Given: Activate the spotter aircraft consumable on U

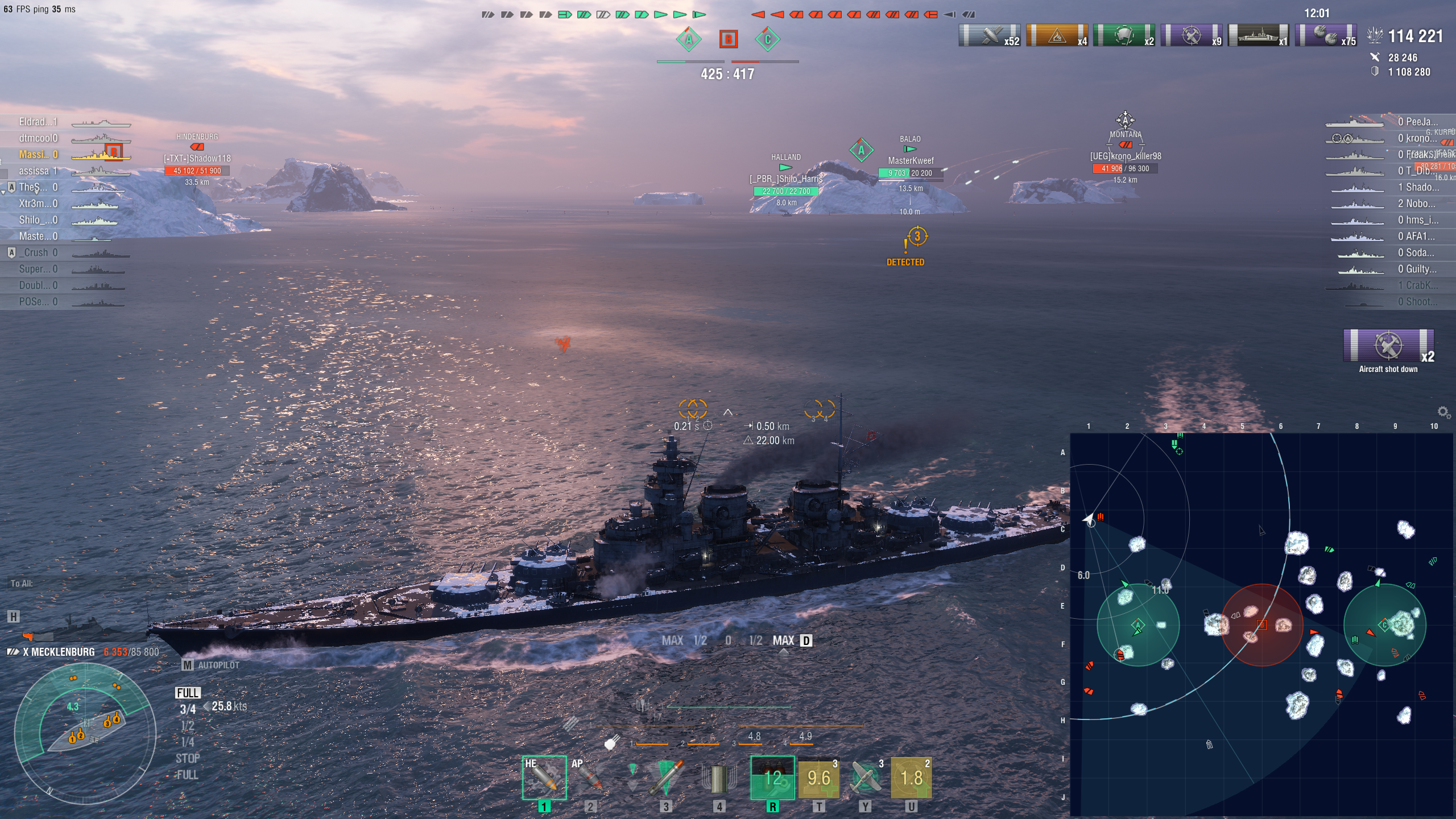Looking at the screenshot, I should pos(911,777).
